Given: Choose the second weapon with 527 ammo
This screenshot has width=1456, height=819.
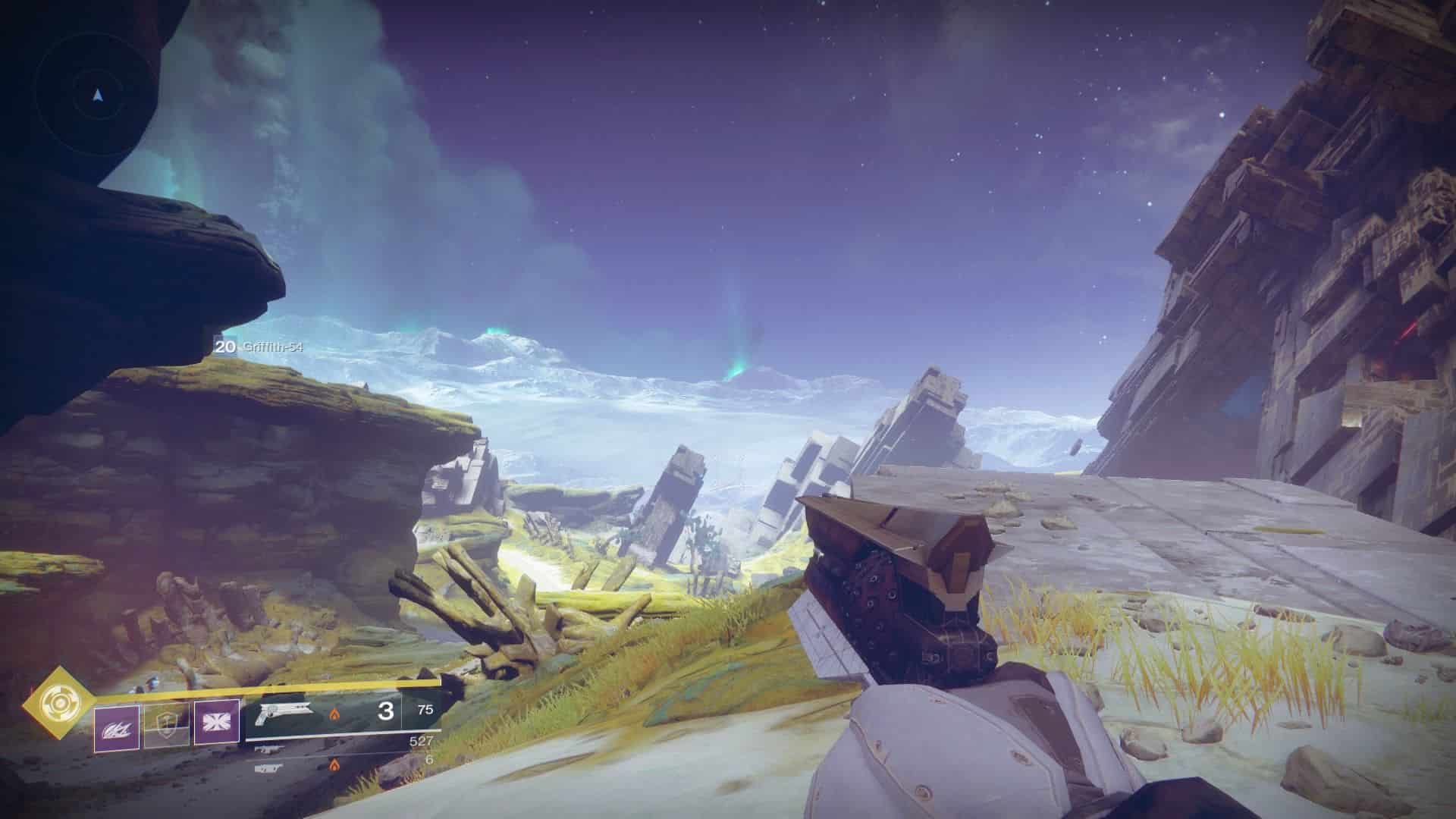Looking at the screenshot, I should pos(267,749).
